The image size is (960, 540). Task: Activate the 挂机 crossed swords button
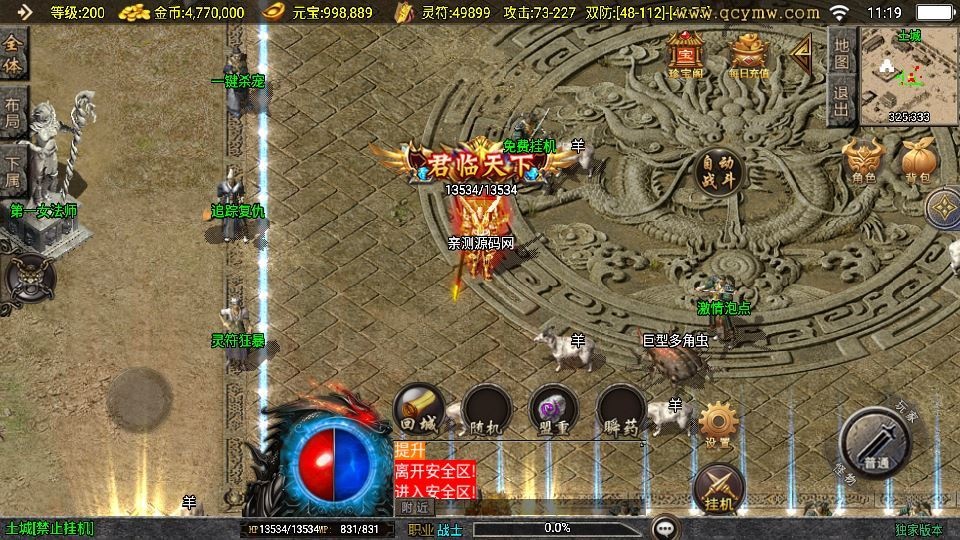[718, 487]
